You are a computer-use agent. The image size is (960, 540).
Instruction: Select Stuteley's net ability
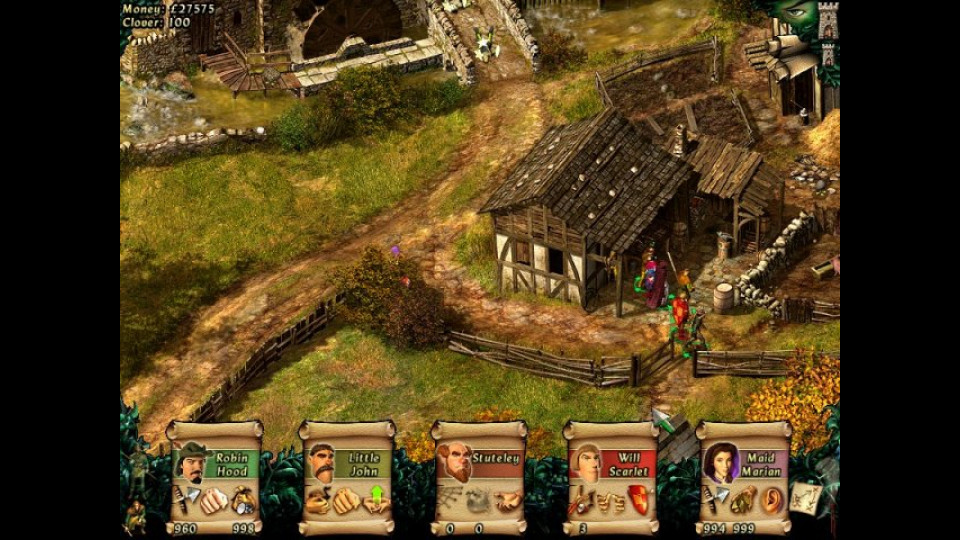point(452,499)
